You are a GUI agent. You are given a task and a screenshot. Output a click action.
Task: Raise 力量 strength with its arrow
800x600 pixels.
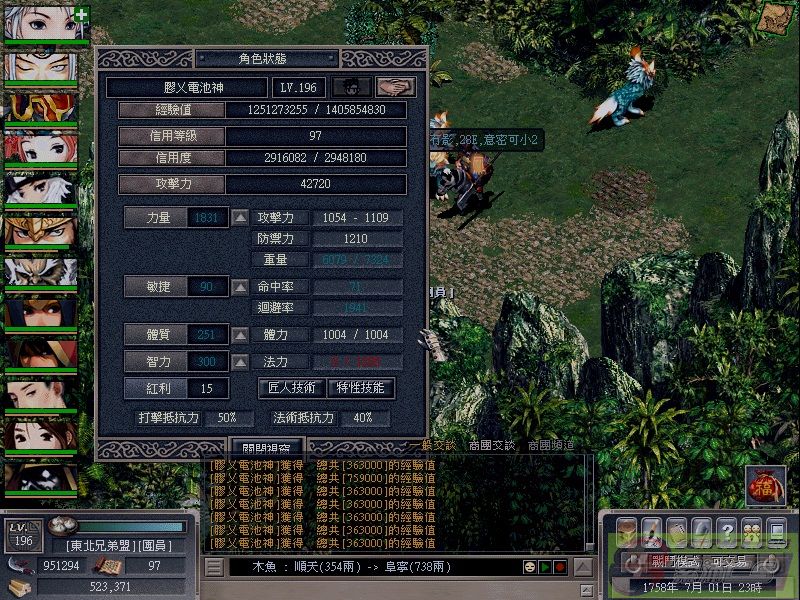click(241, 218)
